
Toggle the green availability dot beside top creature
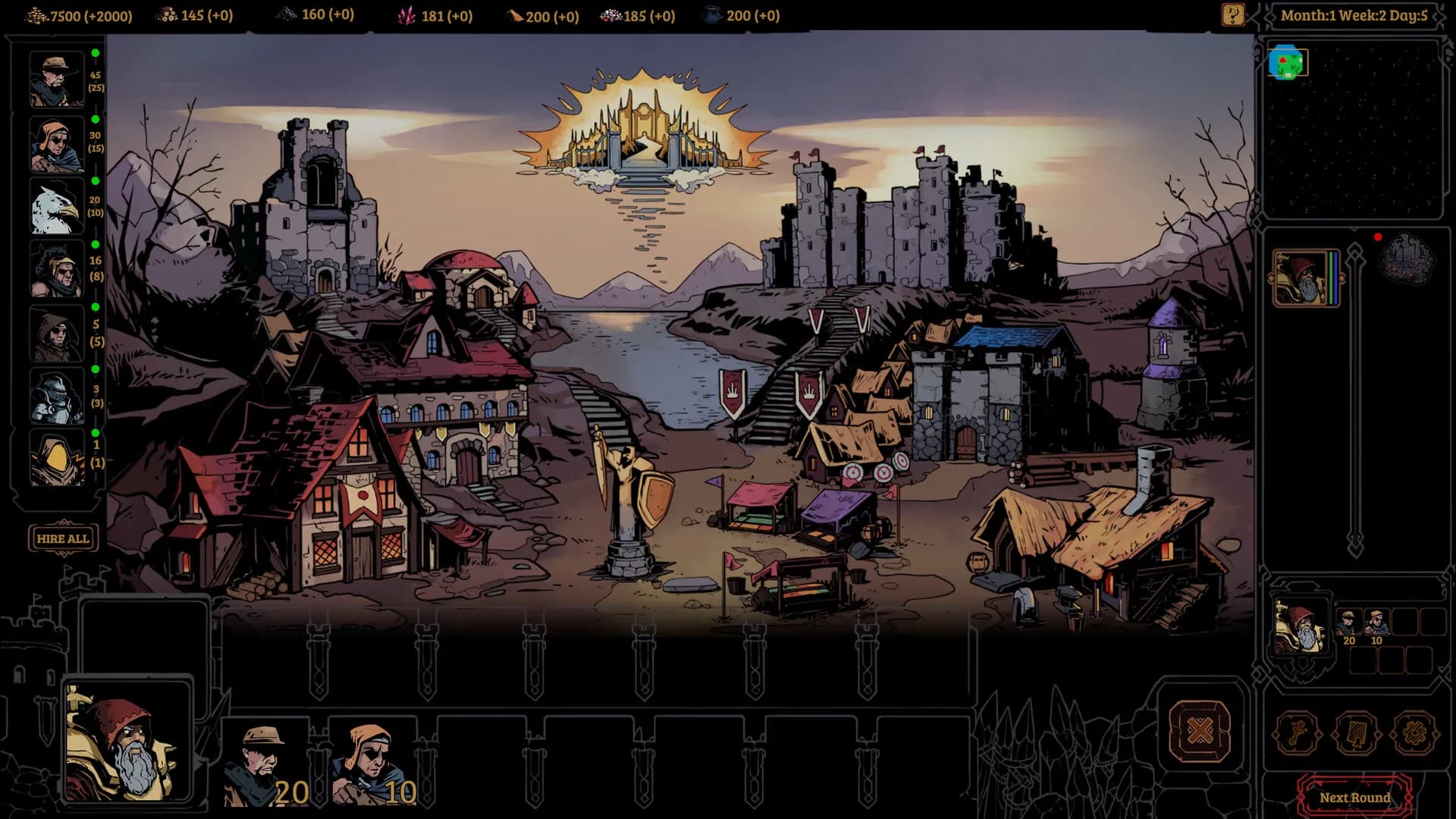coord(95,54)
